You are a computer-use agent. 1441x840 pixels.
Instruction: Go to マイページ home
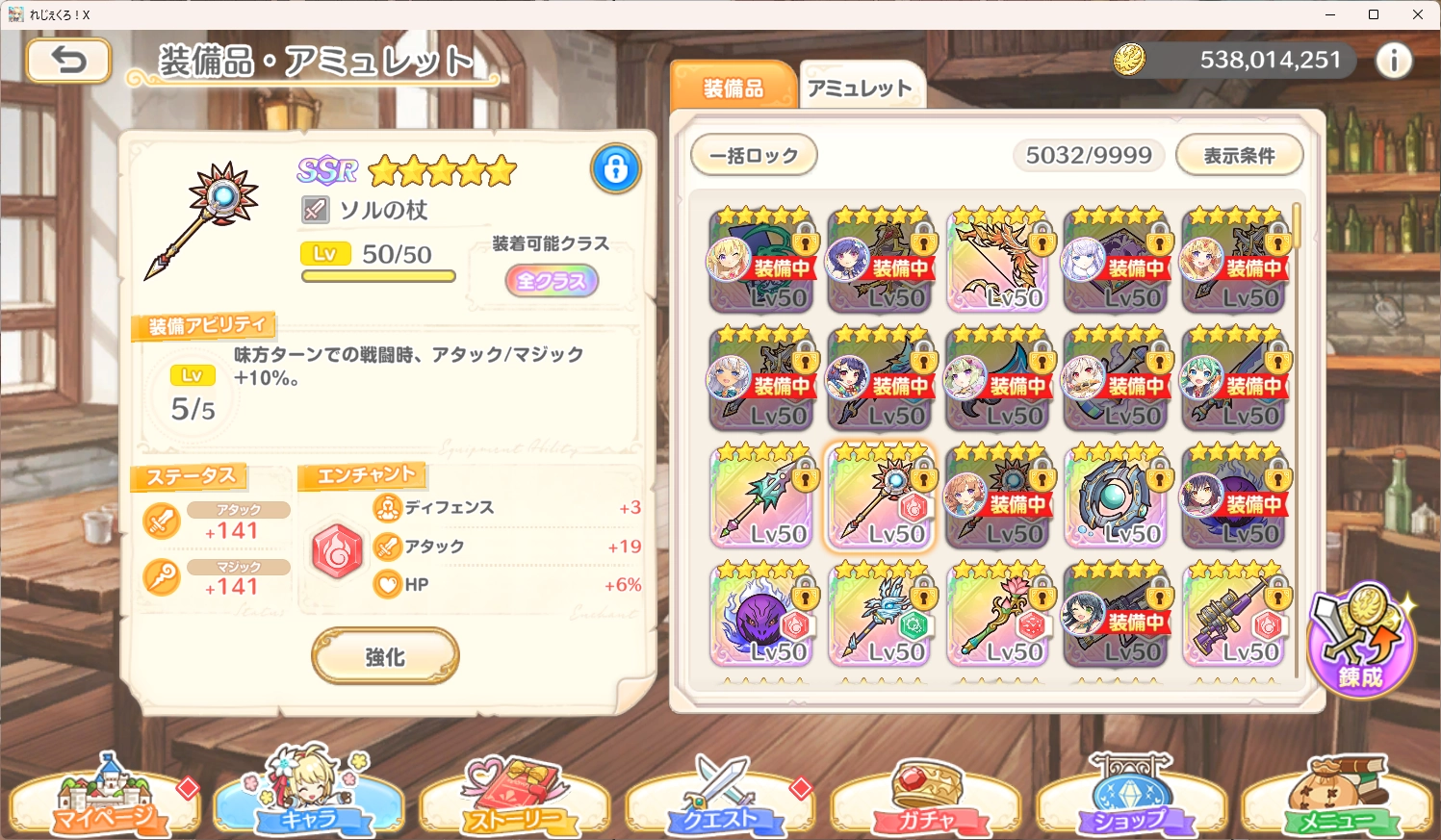(x=104, y=801)
